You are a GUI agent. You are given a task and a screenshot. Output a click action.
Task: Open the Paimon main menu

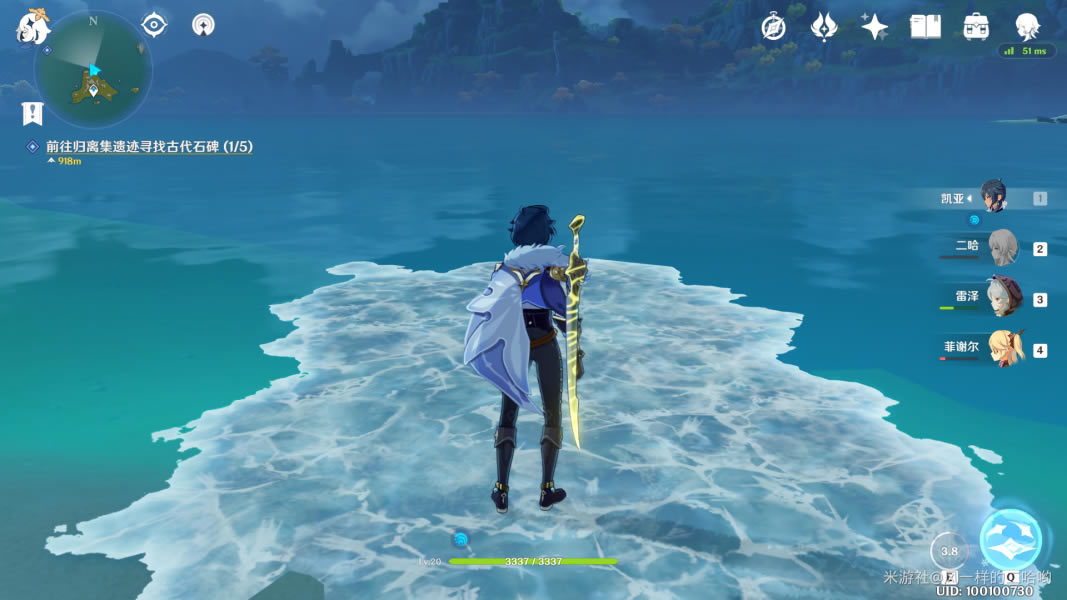[33, 27]
